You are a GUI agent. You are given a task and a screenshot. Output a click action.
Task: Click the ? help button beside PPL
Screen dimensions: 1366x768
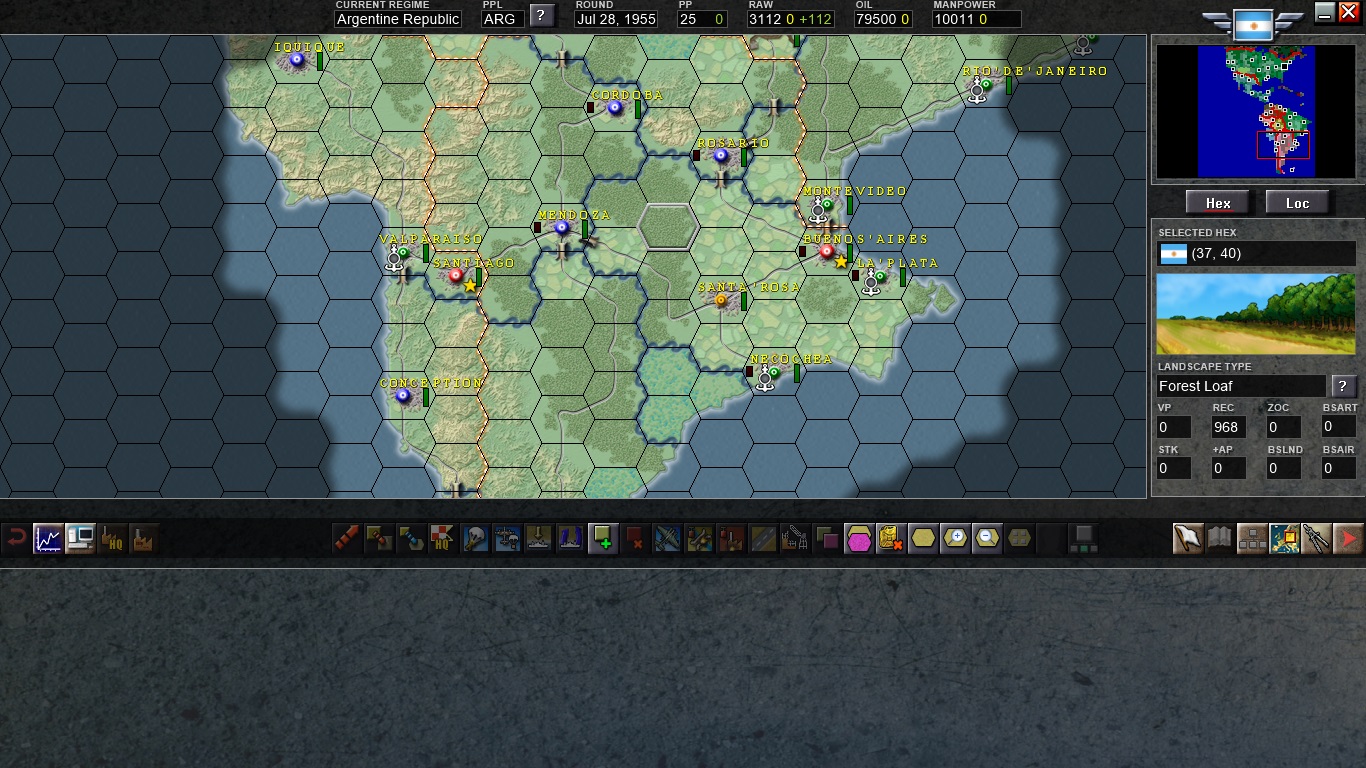tap(541, 15)
